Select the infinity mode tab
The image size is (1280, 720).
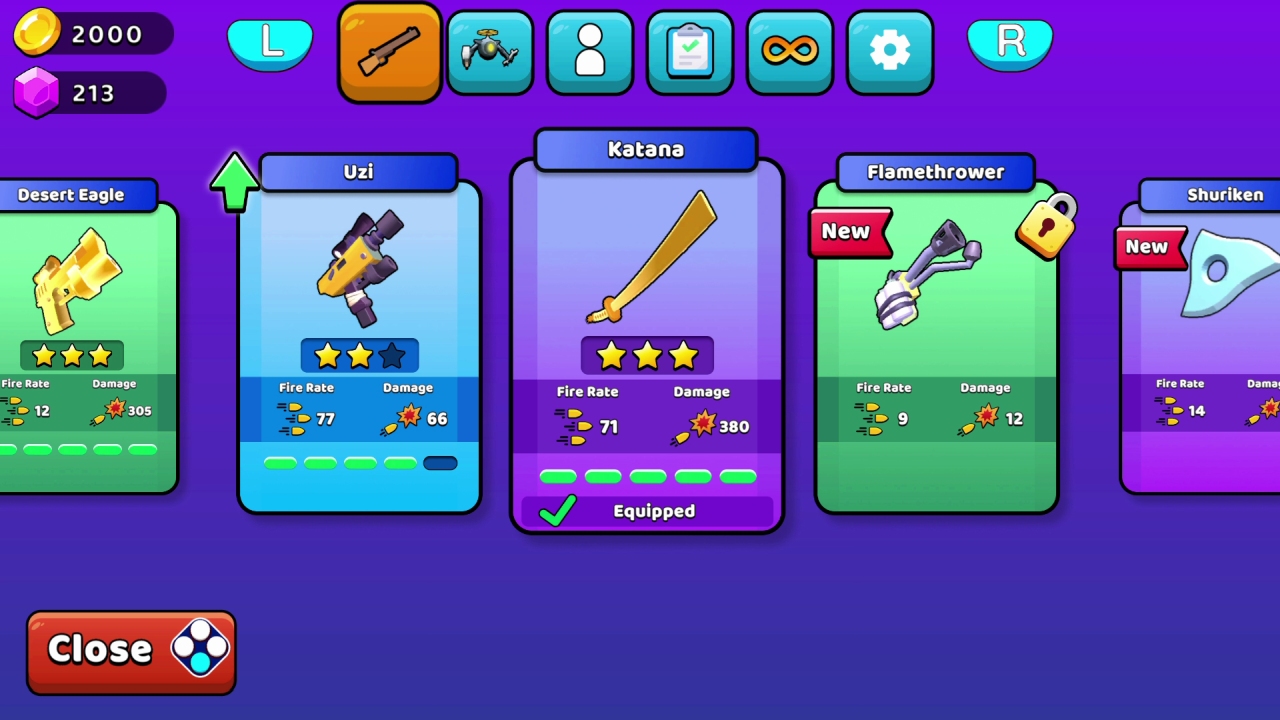click(789, 52)
